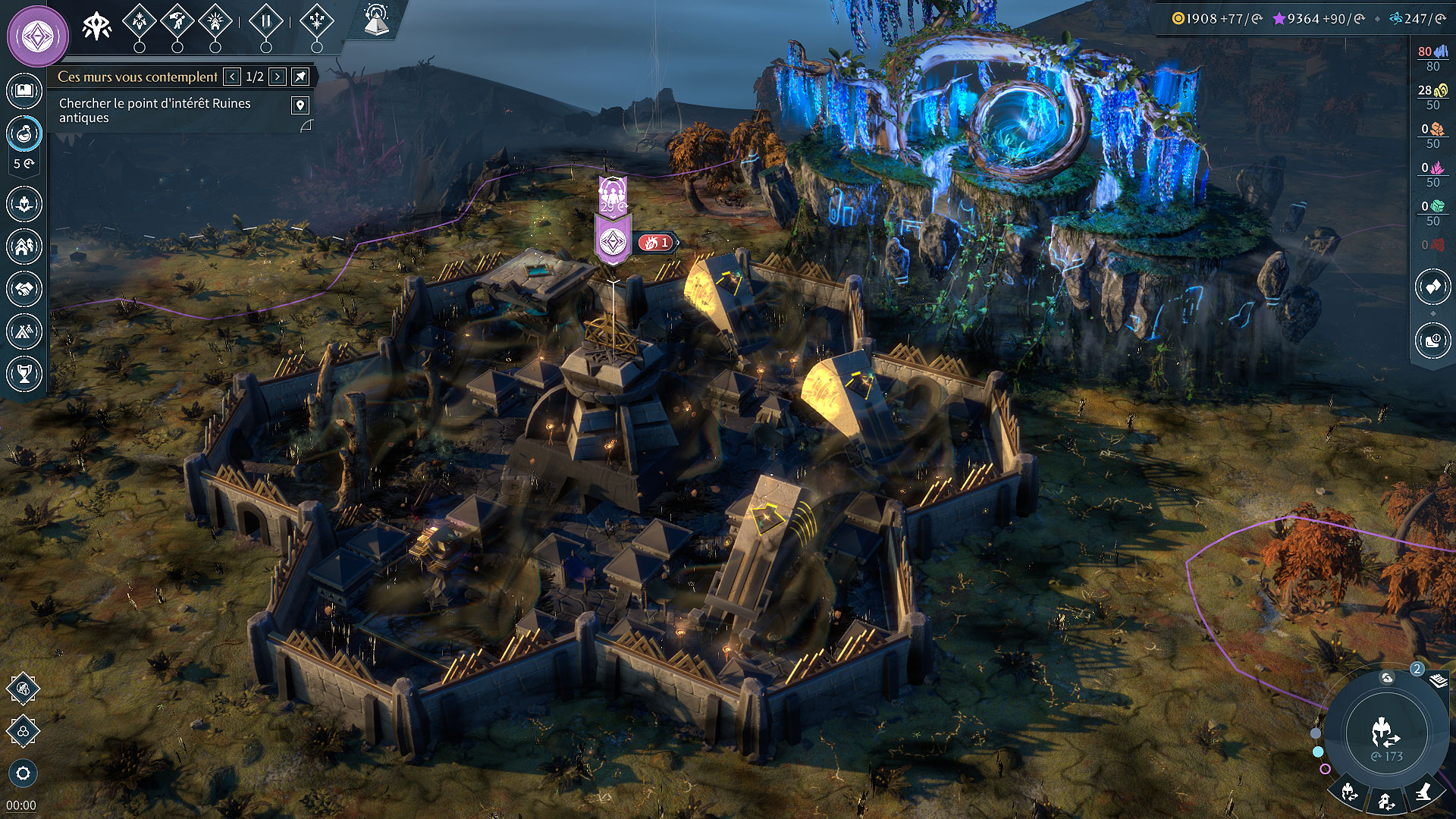Click the pause diamond icon in top bar
1456x819 pixels.
pos(265,21)
